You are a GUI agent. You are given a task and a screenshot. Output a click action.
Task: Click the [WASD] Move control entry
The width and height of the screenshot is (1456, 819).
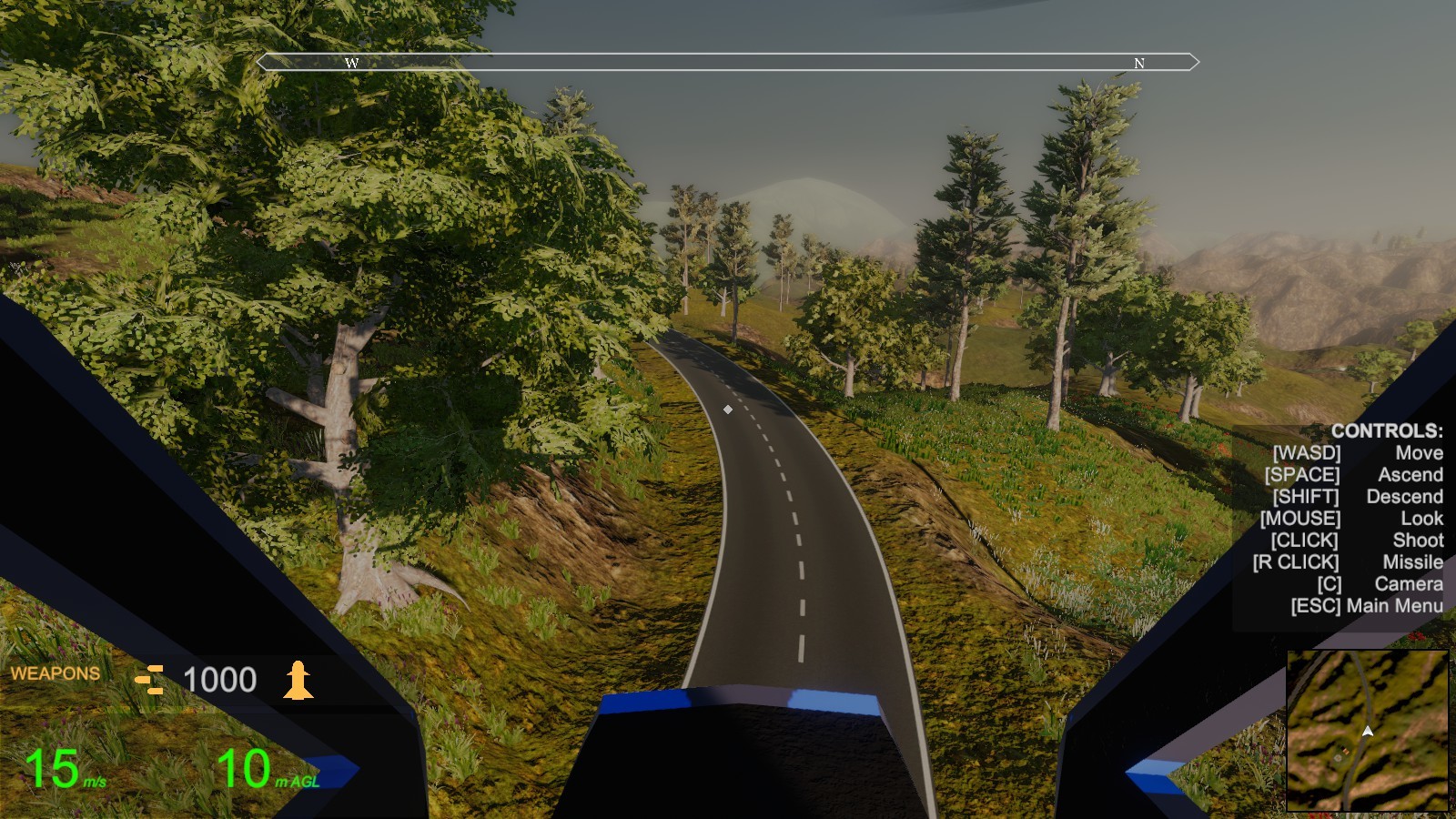click(x=1358, y=452)
